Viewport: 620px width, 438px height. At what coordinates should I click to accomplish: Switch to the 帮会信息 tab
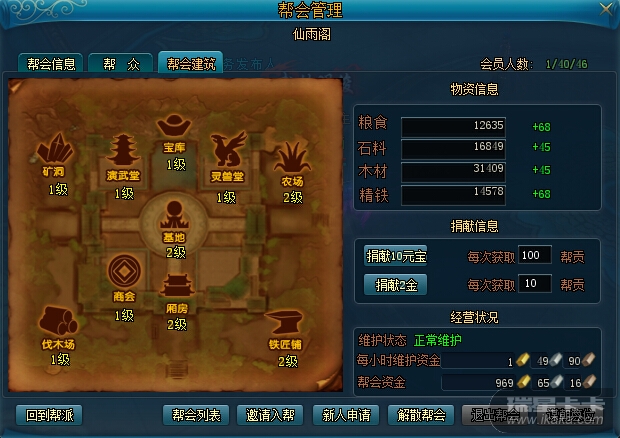(50, 64)
